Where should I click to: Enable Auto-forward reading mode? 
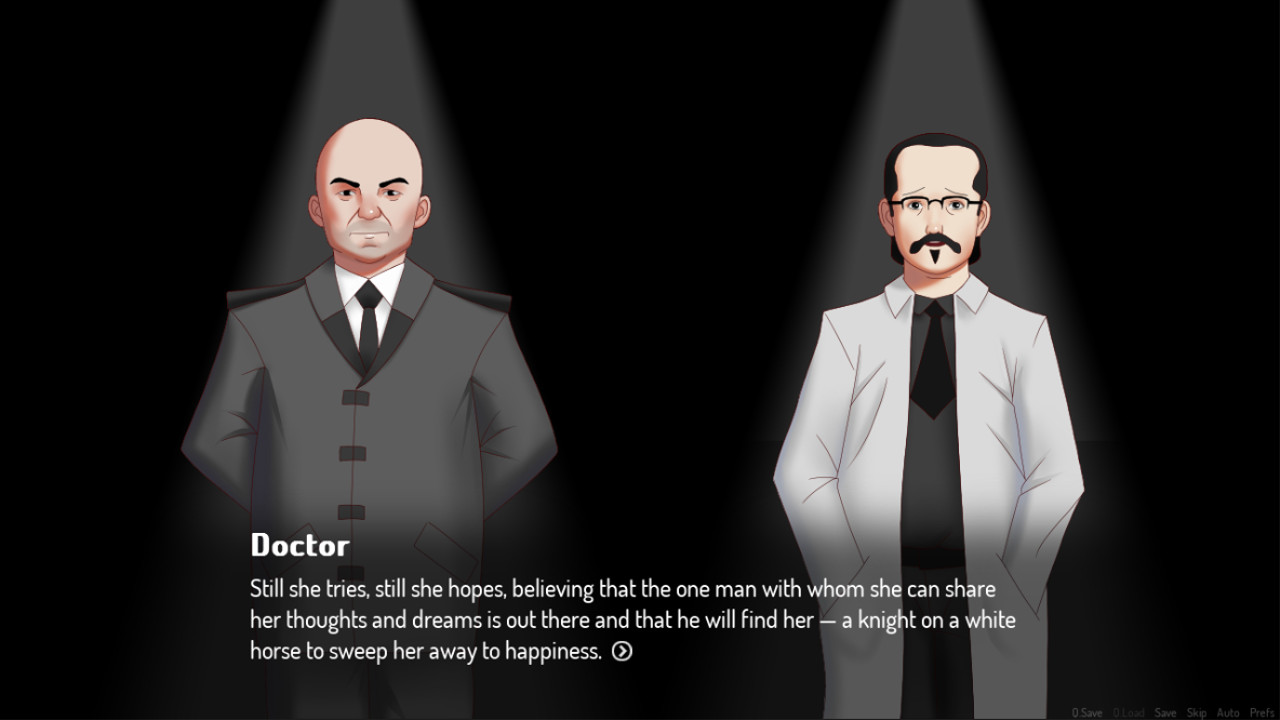click(x=1228, y=712)
